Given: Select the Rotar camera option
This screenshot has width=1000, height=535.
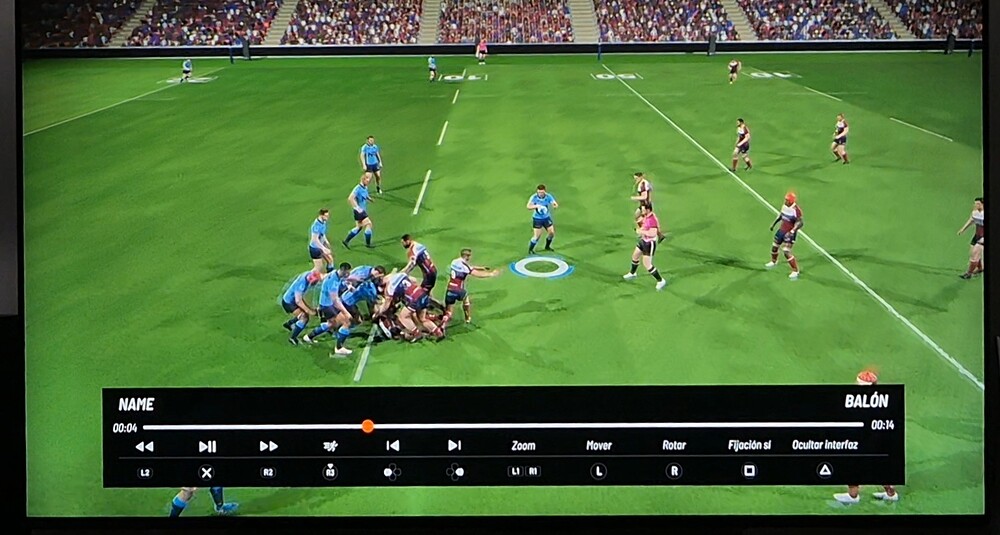Looking at the screenshot, I should tap(674, 446).
